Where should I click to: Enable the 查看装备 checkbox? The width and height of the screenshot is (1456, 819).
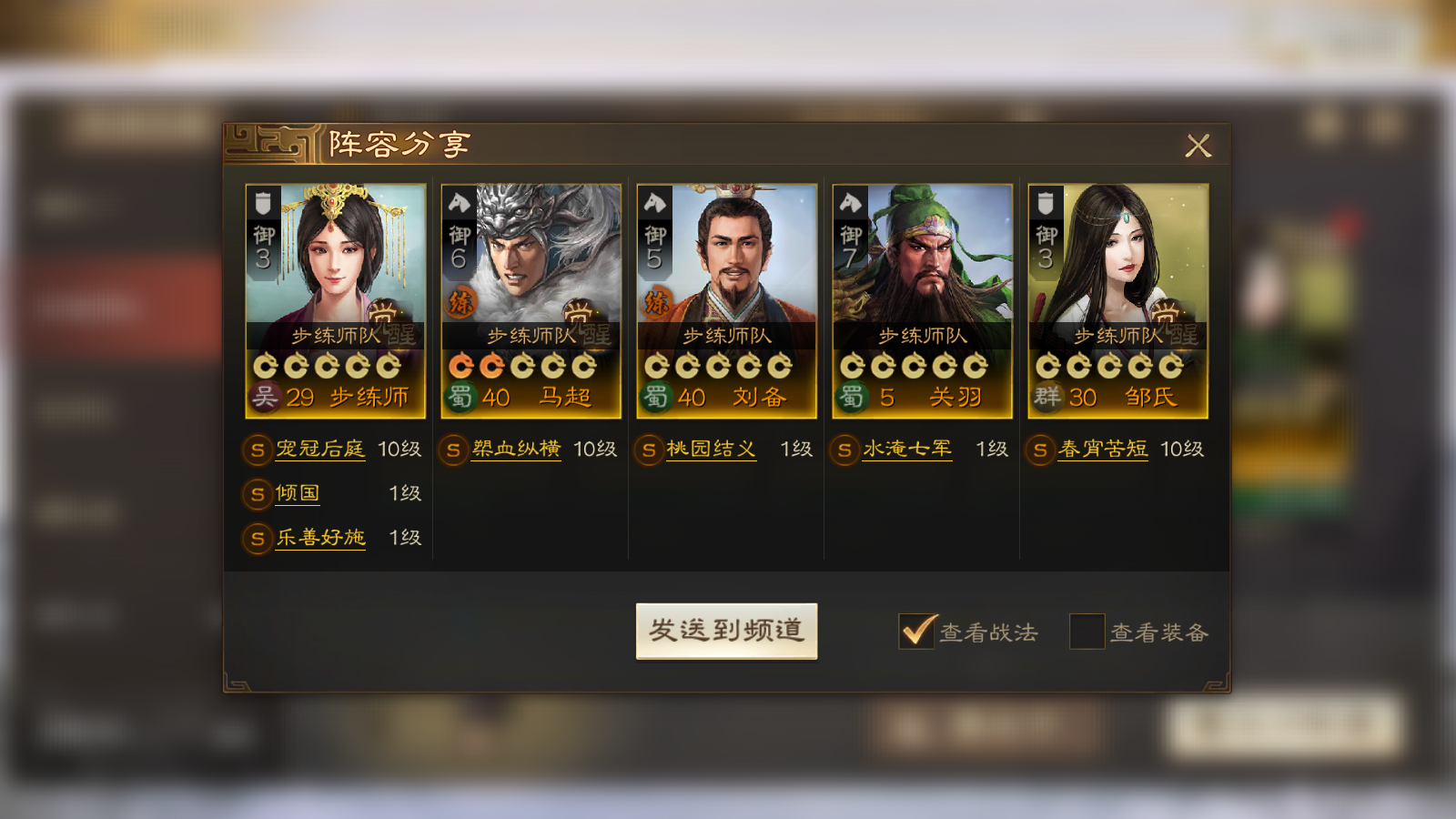1087,632
